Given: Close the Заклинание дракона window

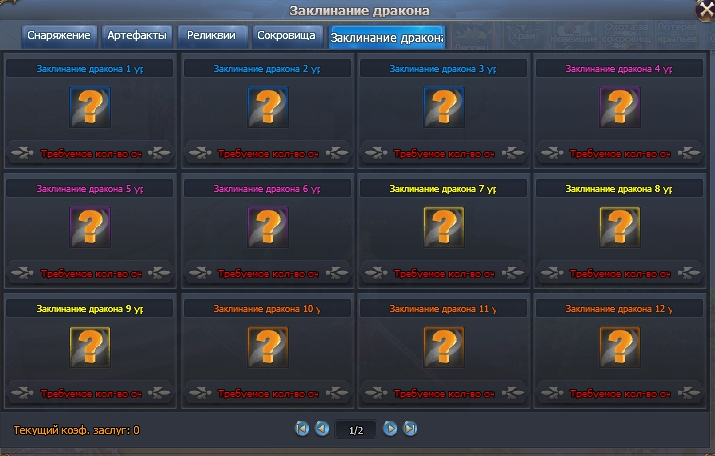Looking at the screenshot, I should (705, 9).
